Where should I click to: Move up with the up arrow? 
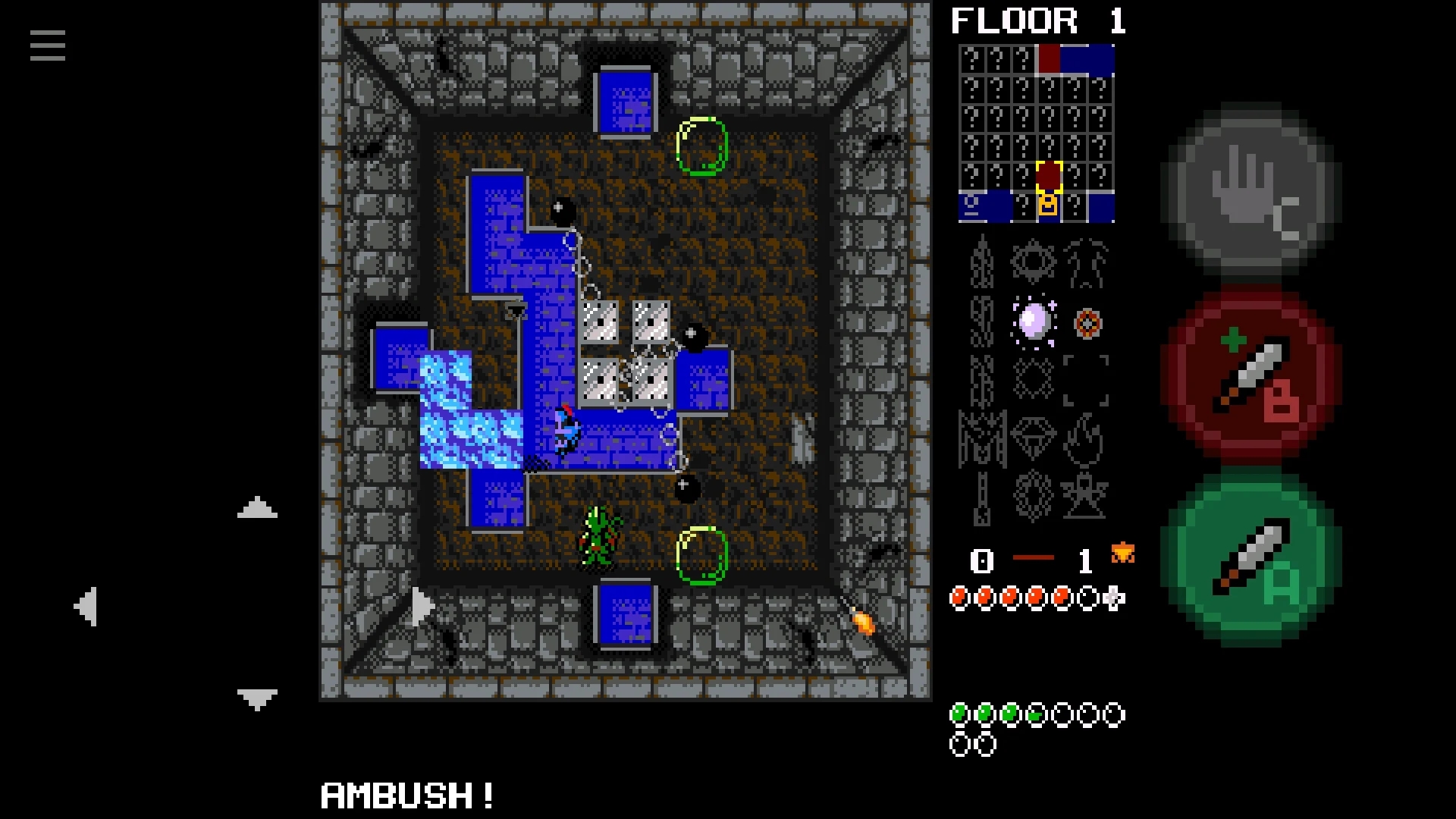257,508
